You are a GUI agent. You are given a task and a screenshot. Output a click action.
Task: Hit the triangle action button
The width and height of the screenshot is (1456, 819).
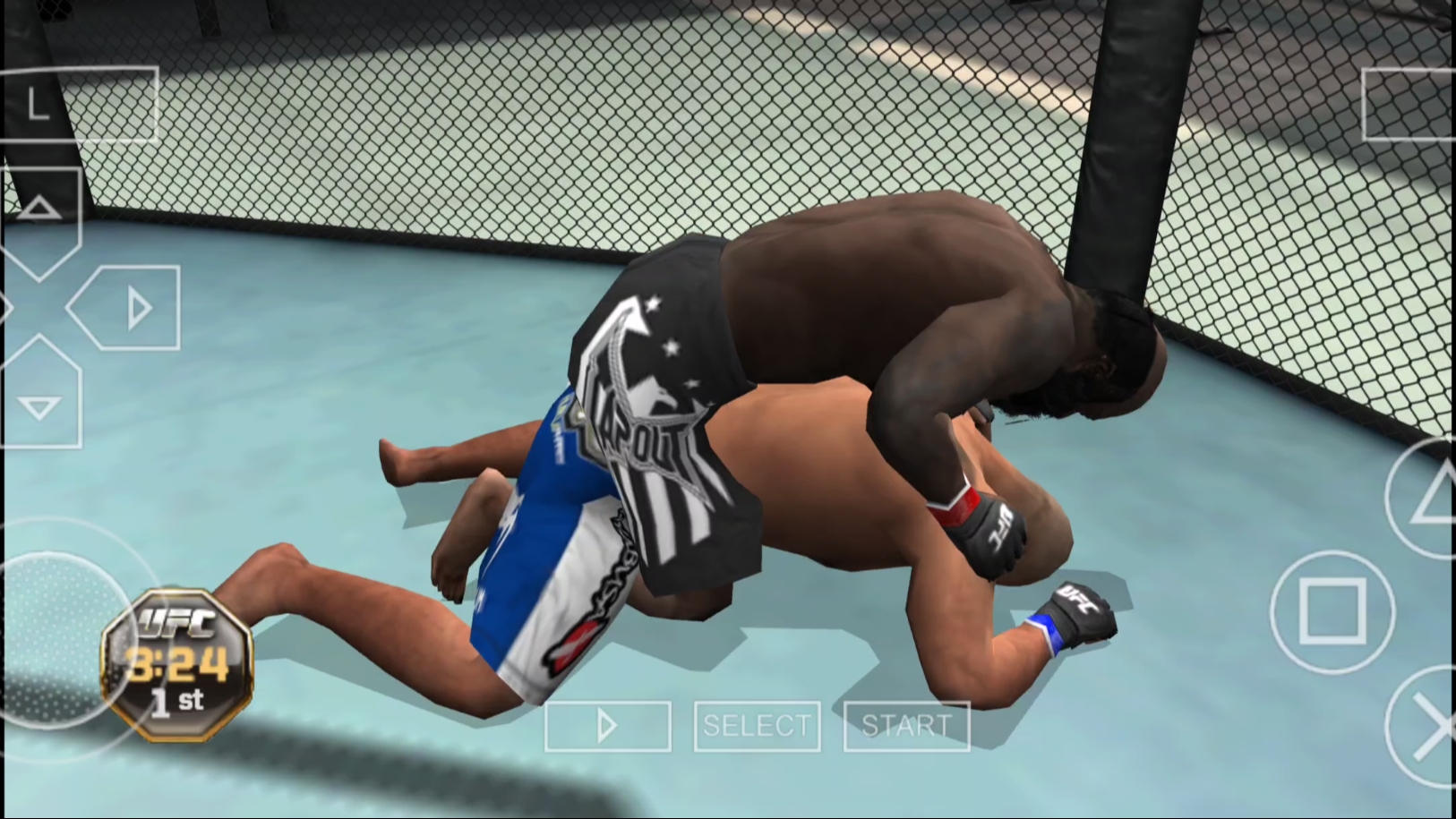click(1430, 498)
